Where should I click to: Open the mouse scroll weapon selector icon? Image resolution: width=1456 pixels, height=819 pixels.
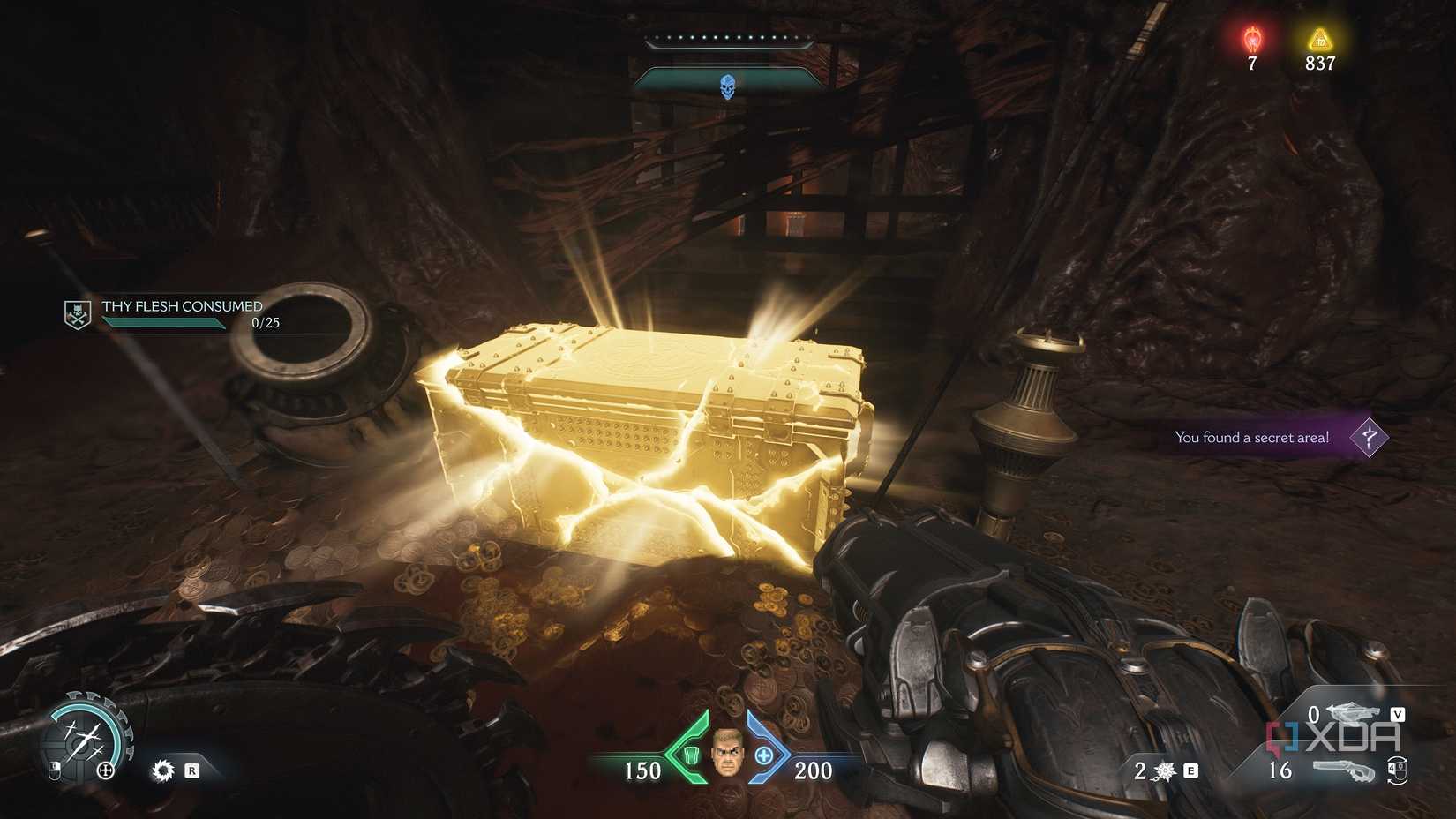coord(1398,770)
